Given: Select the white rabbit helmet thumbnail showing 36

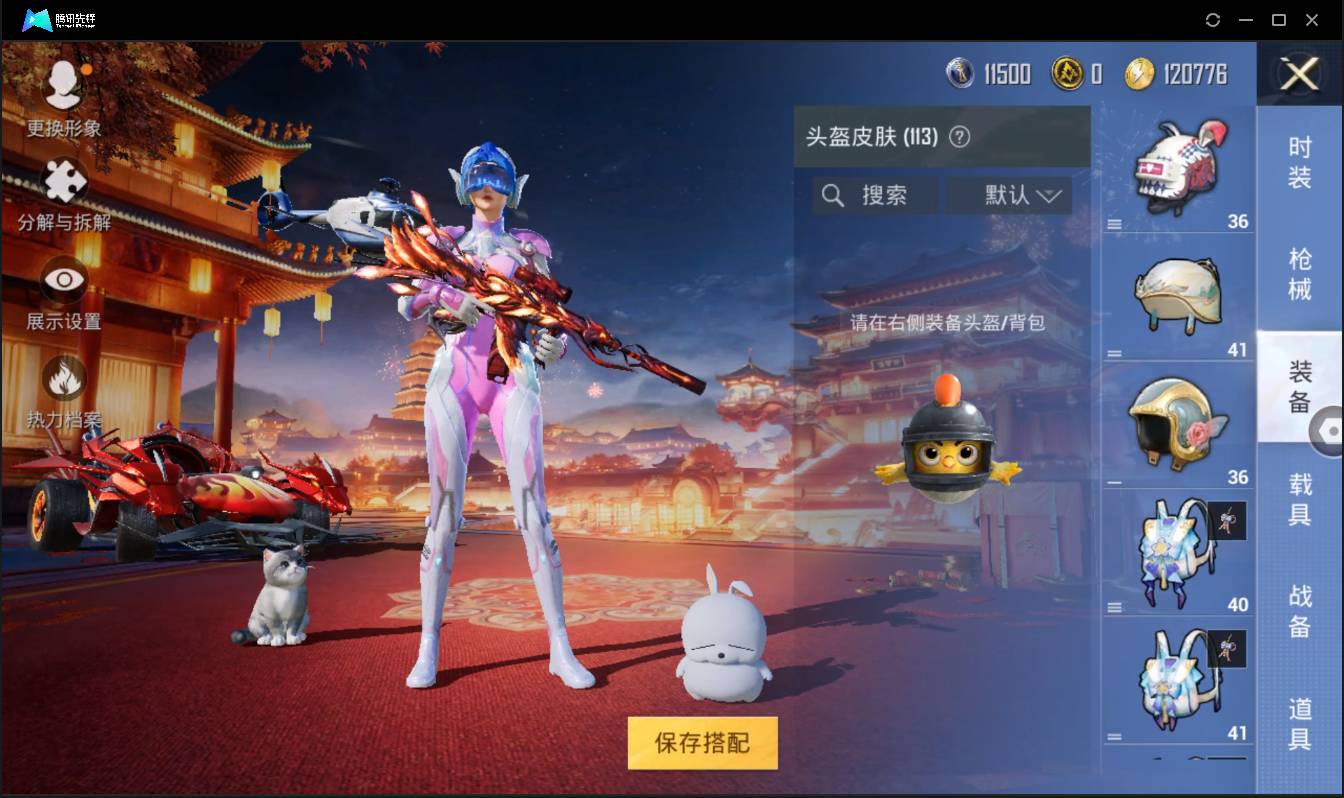Looking at the screenshot, I should click(1178, 165).
